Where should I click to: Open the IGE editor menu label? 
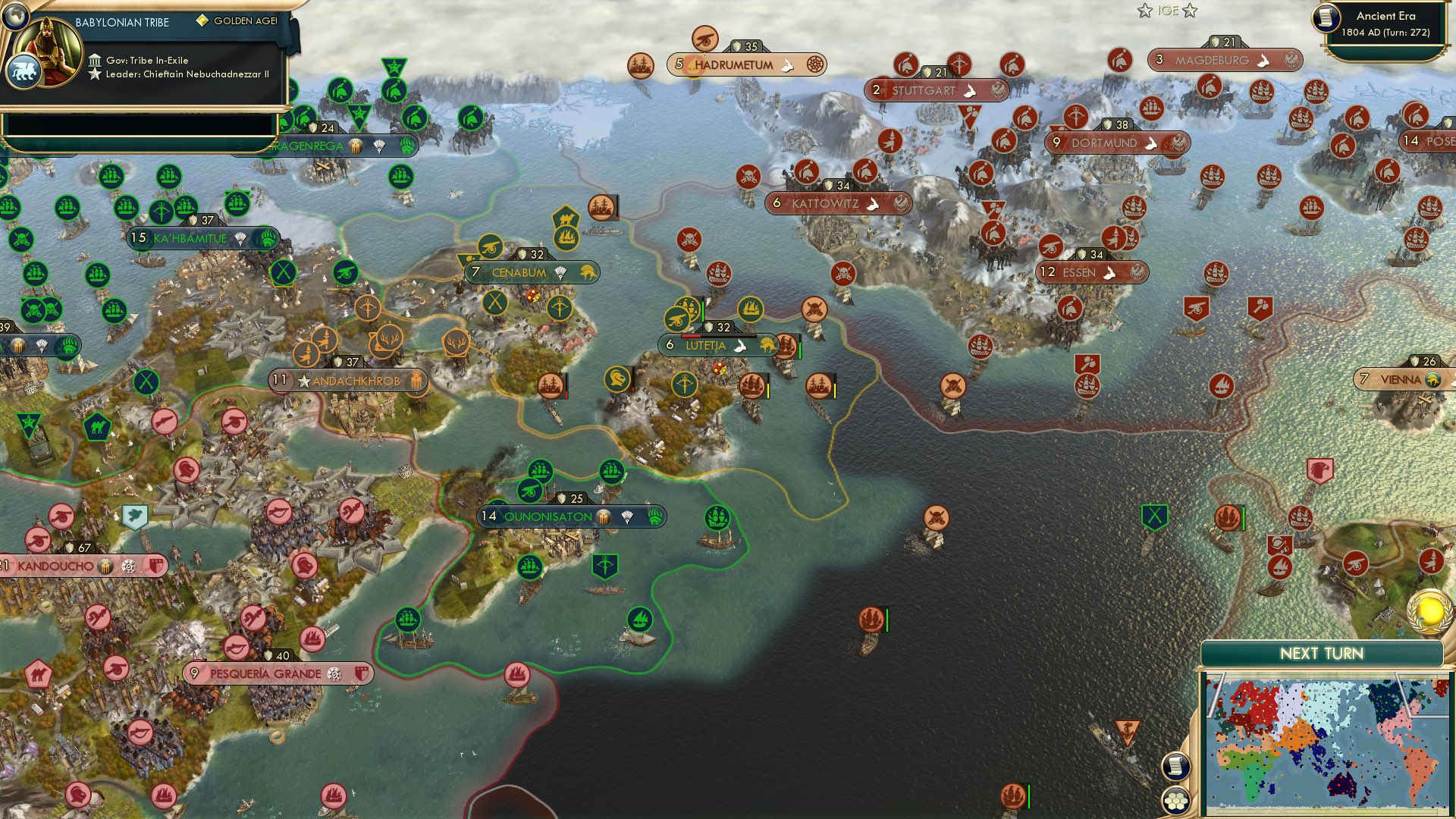pyautogui.click(x=1169, y=11)
